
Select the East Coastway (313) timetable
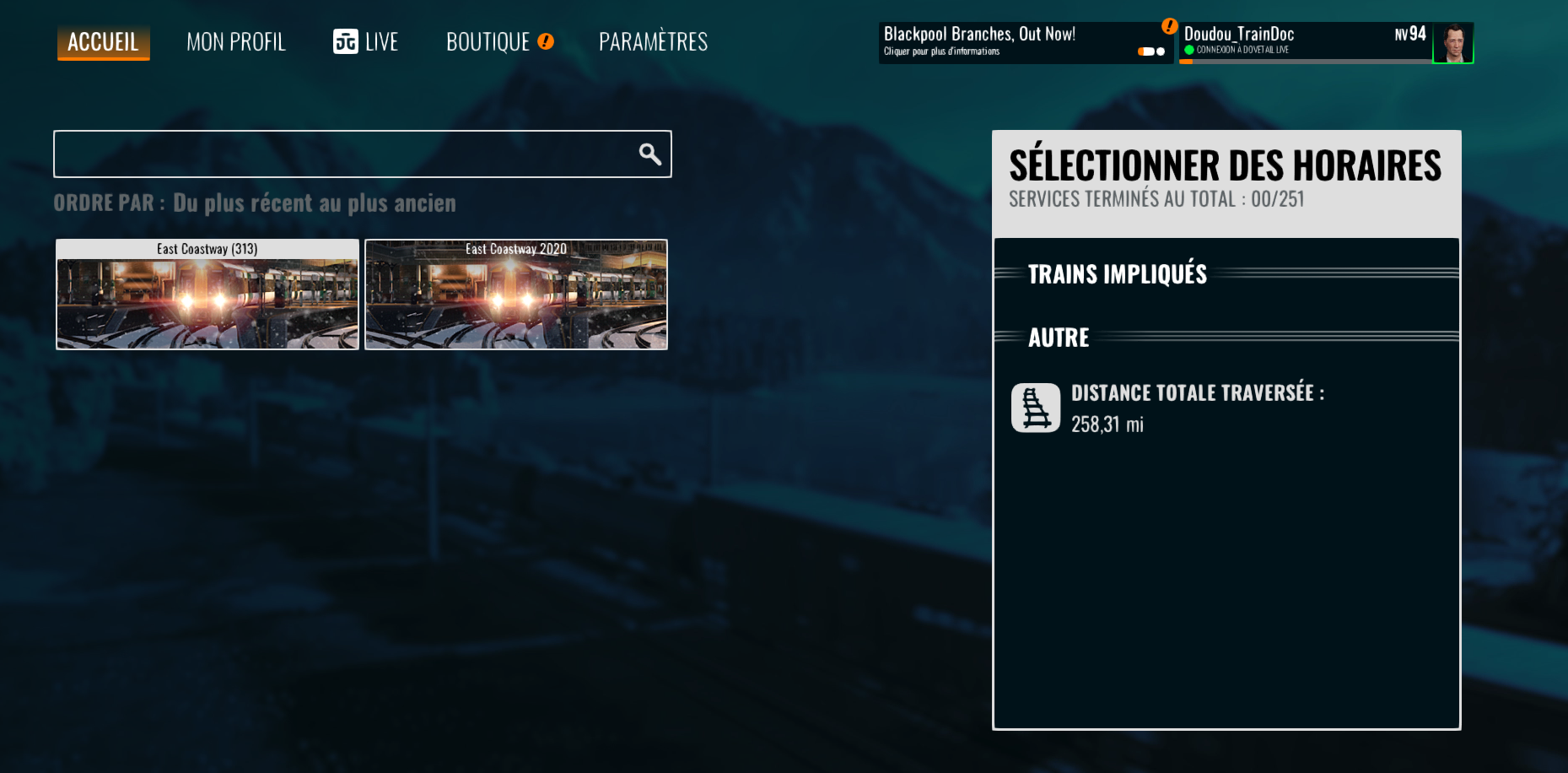click(207, 295)
